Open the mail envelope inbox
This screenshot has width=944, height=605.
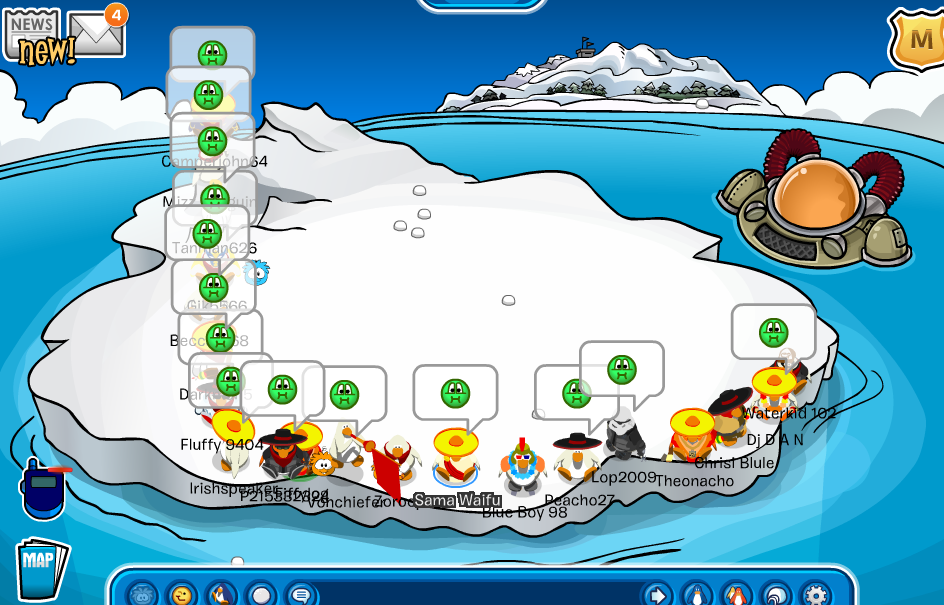pyautogui.click(x=96, y=34)
